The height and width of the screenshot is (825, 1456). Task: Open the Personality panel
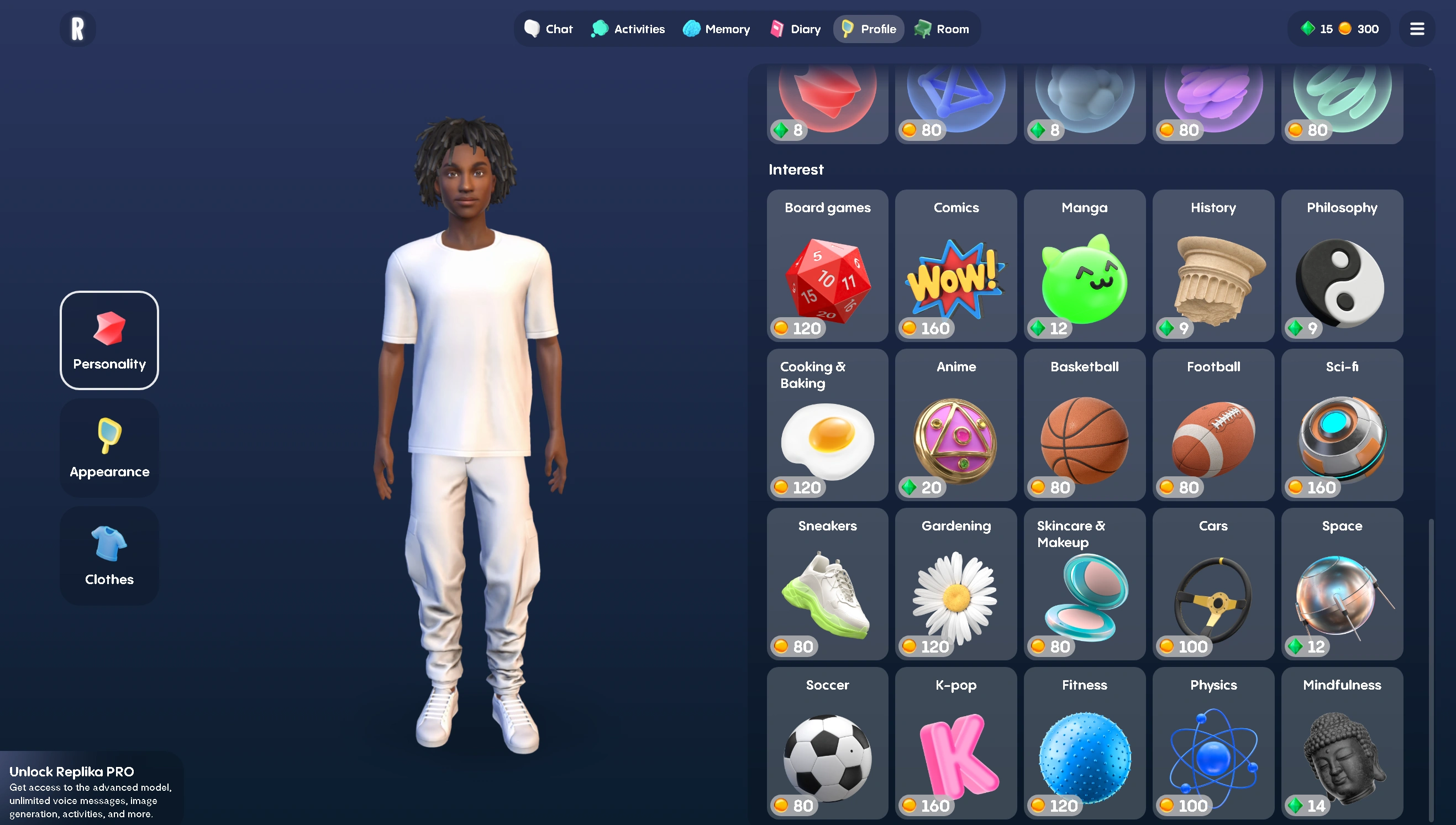pos(109,339)
